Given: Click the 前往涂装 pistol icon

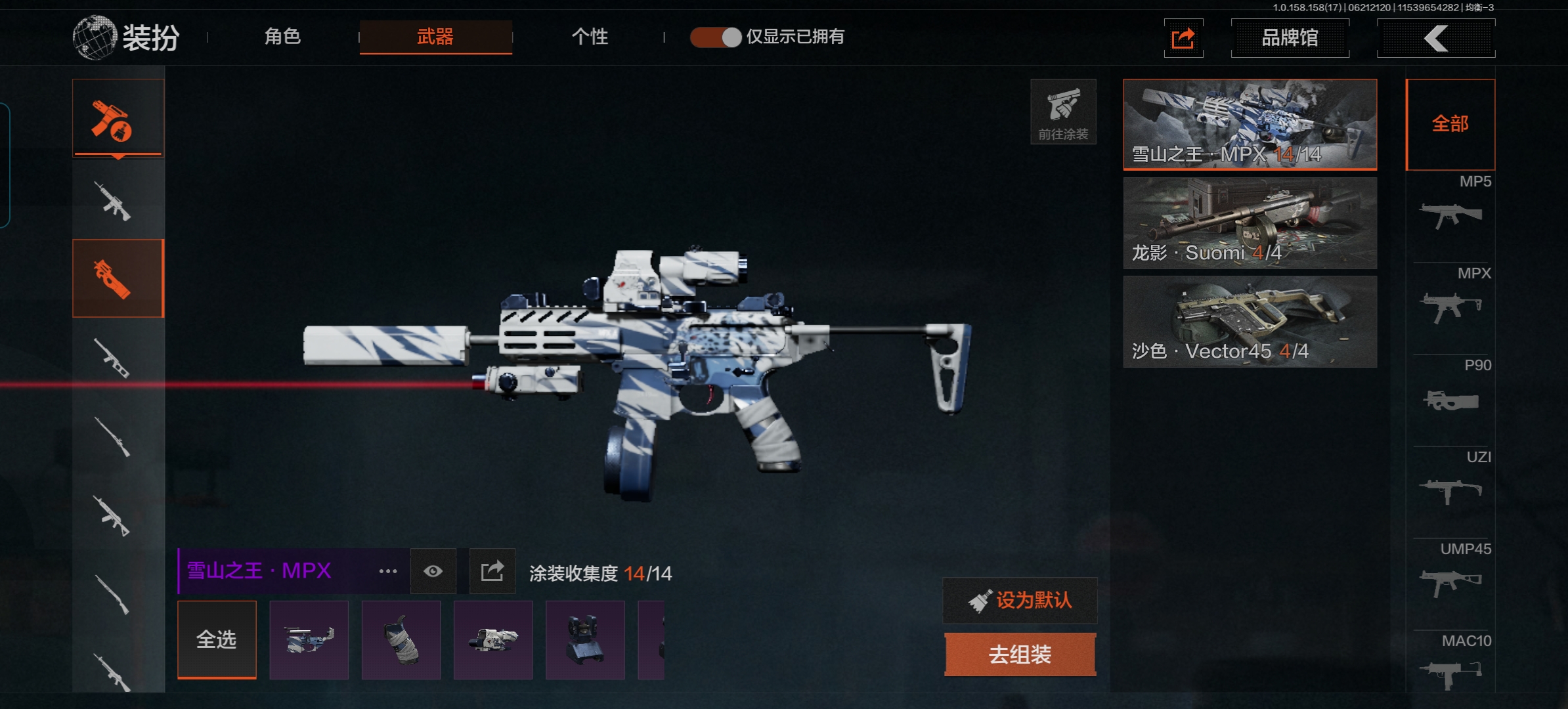Looking at the screenshot, I should coord(1063,112).
